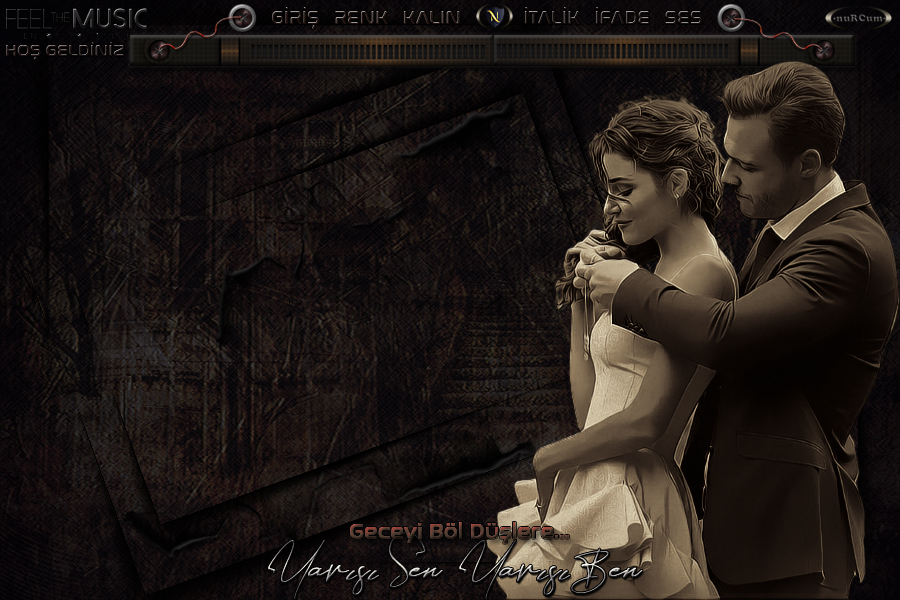Choose the RENK color option
The image size is (900, 600).
click(x=360, y=17)
